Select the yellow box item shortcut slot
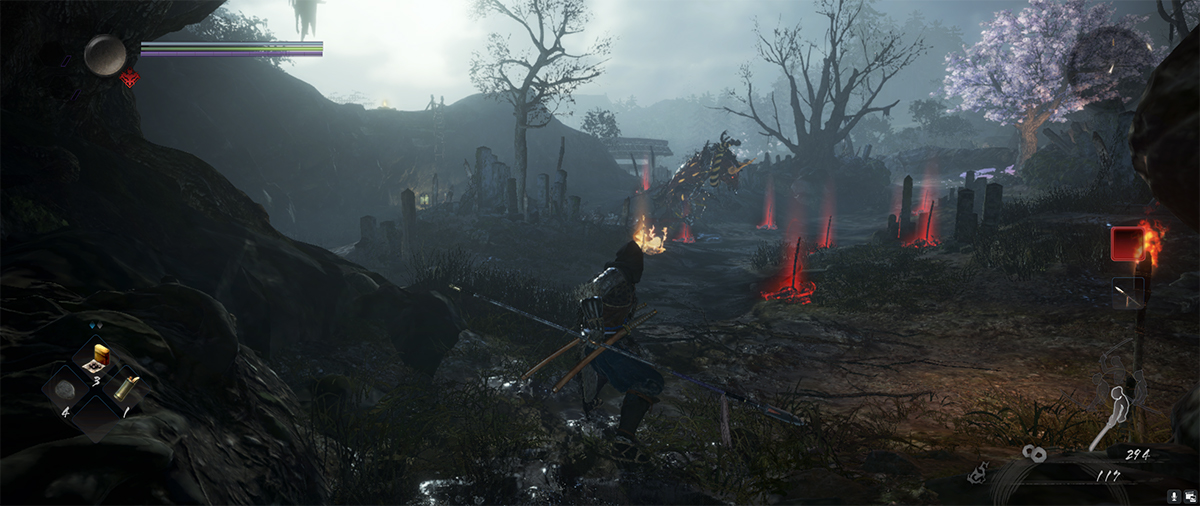Screen dimensions: 1200x506 pos(100,357)
